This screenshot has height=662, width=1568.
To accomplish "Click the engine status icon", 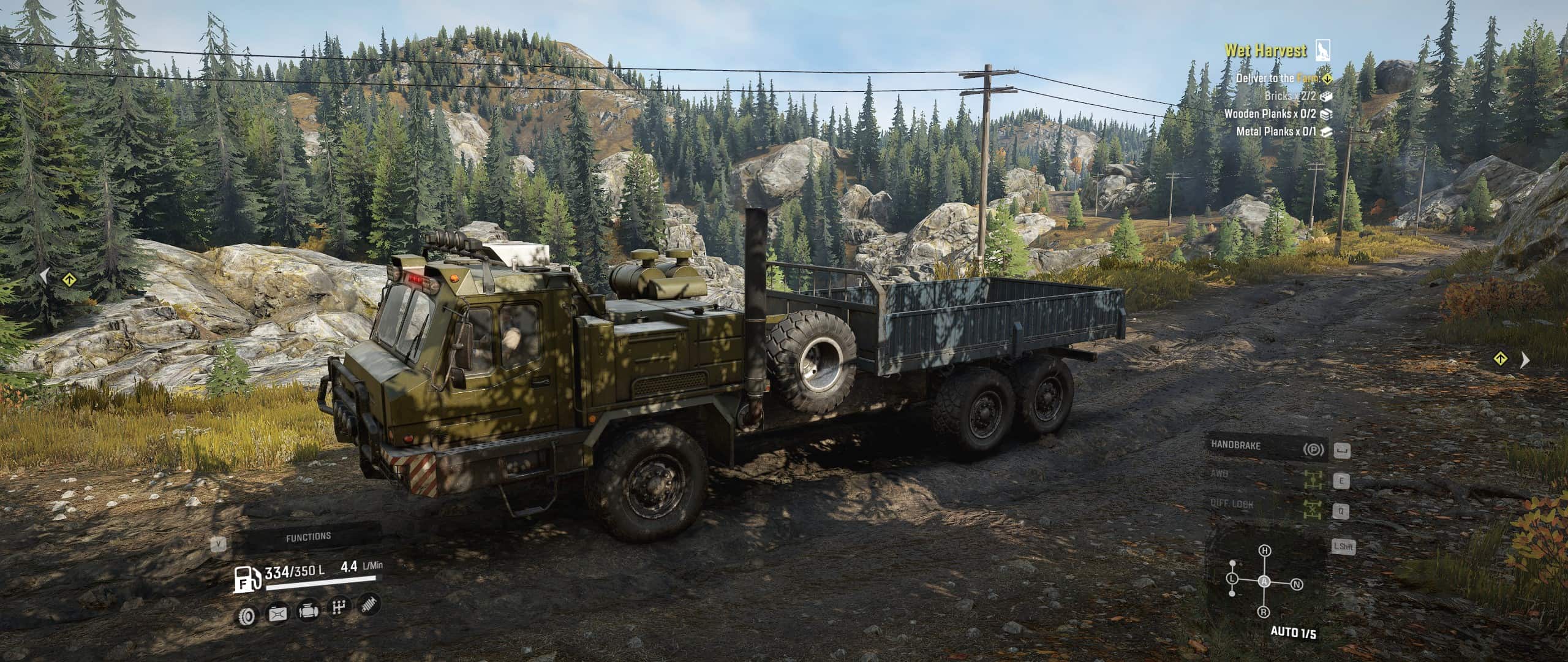I will (307, 611).
